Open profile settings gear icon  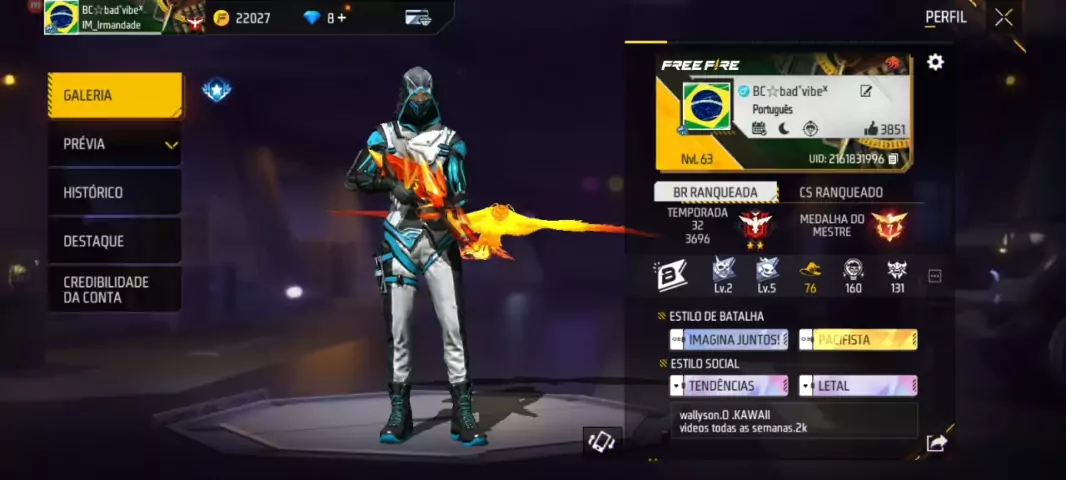(935, 62)
